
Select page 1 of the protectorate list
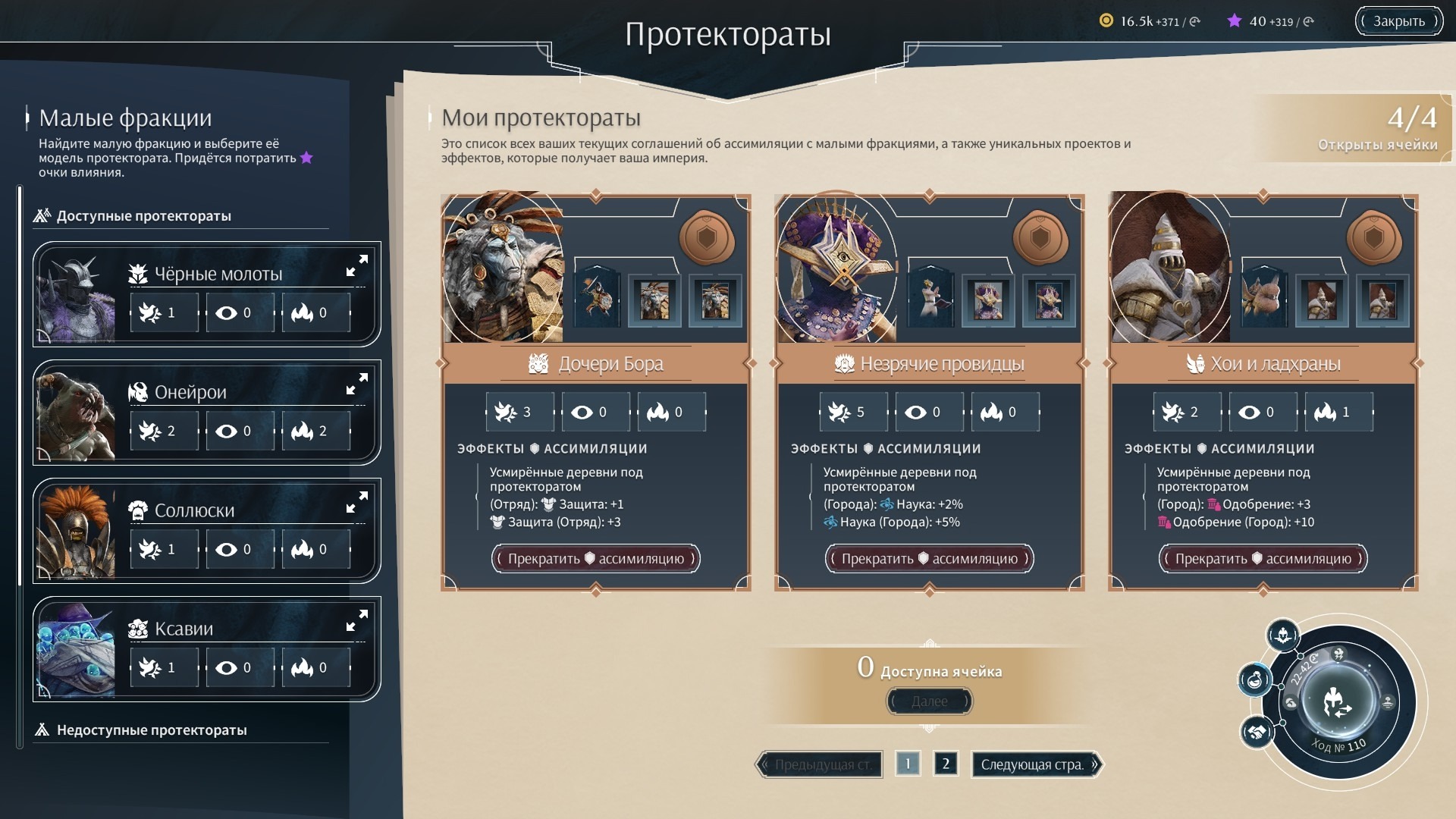click(x=908, y=764)
